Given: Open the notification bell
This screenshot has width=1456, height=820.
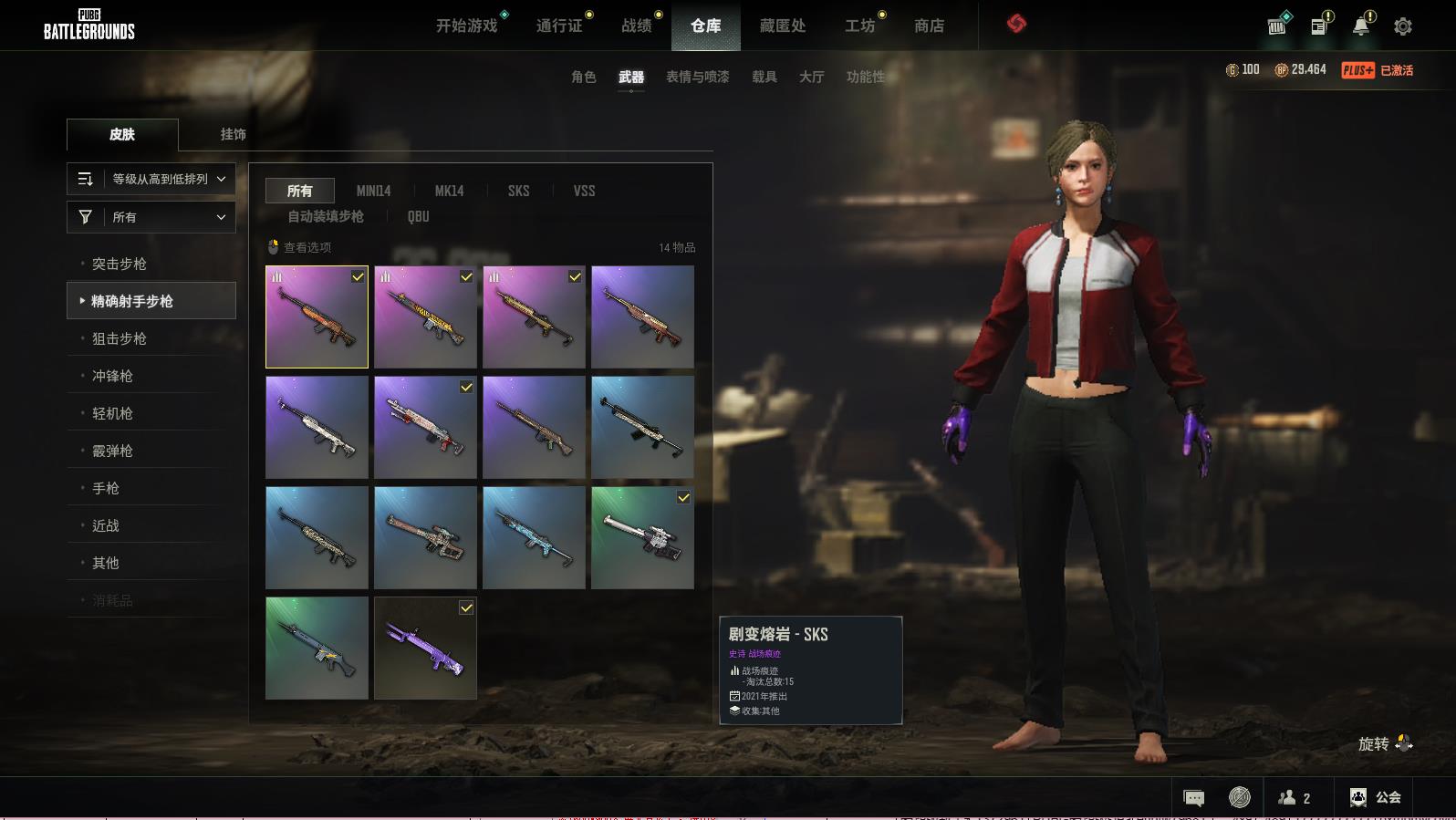Looking at the screenshot, I should click(x=1361, y=26).
